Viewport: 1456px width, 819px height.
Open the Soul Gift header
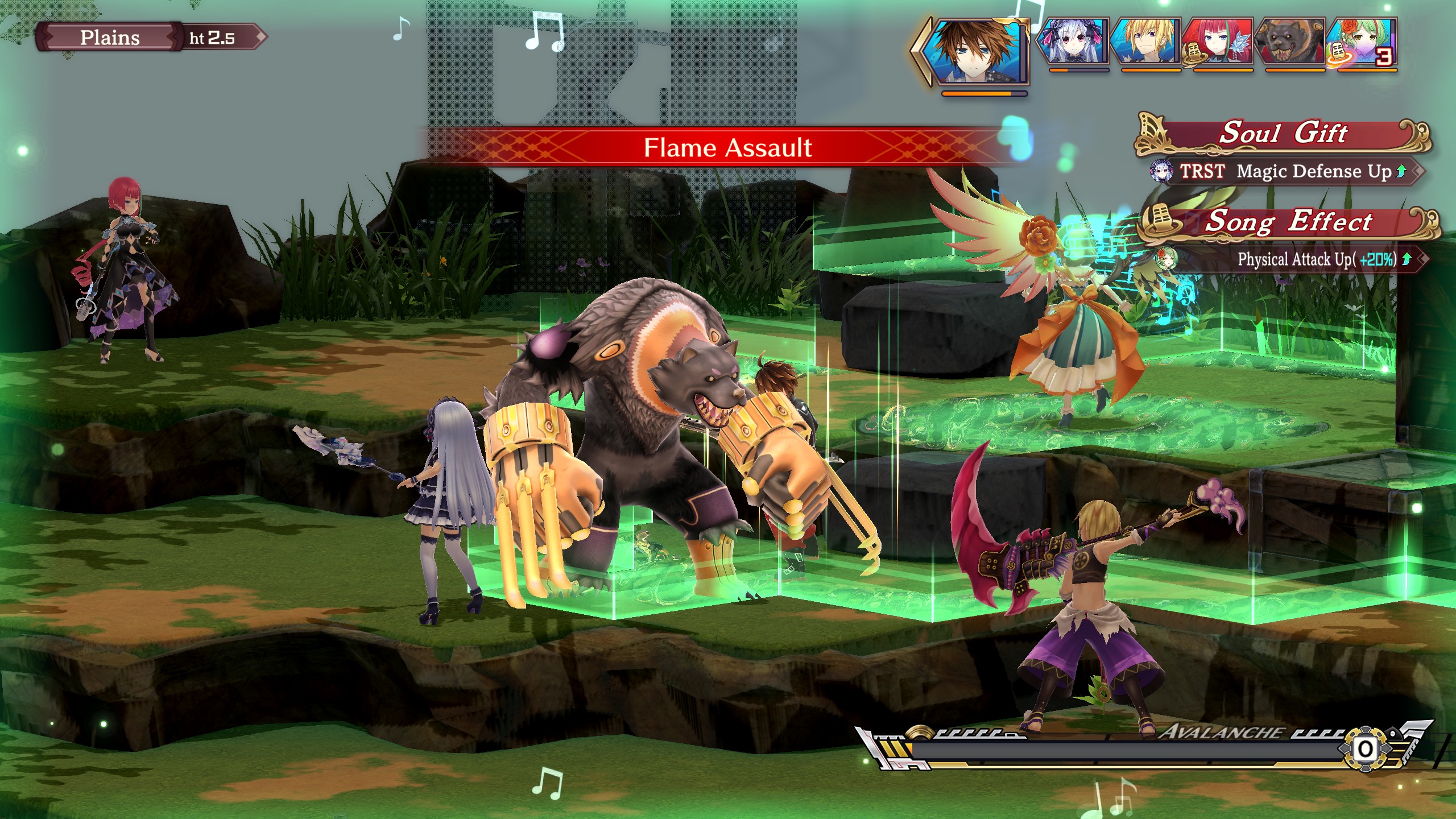tap(1283, 134)
